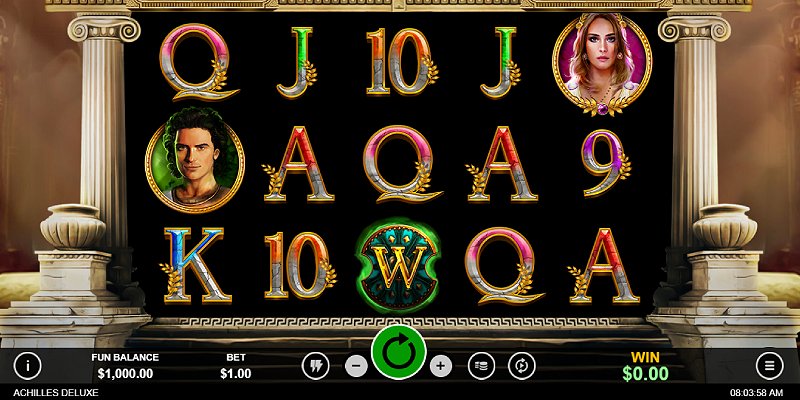Open the hamburger menu

[769, 365]
